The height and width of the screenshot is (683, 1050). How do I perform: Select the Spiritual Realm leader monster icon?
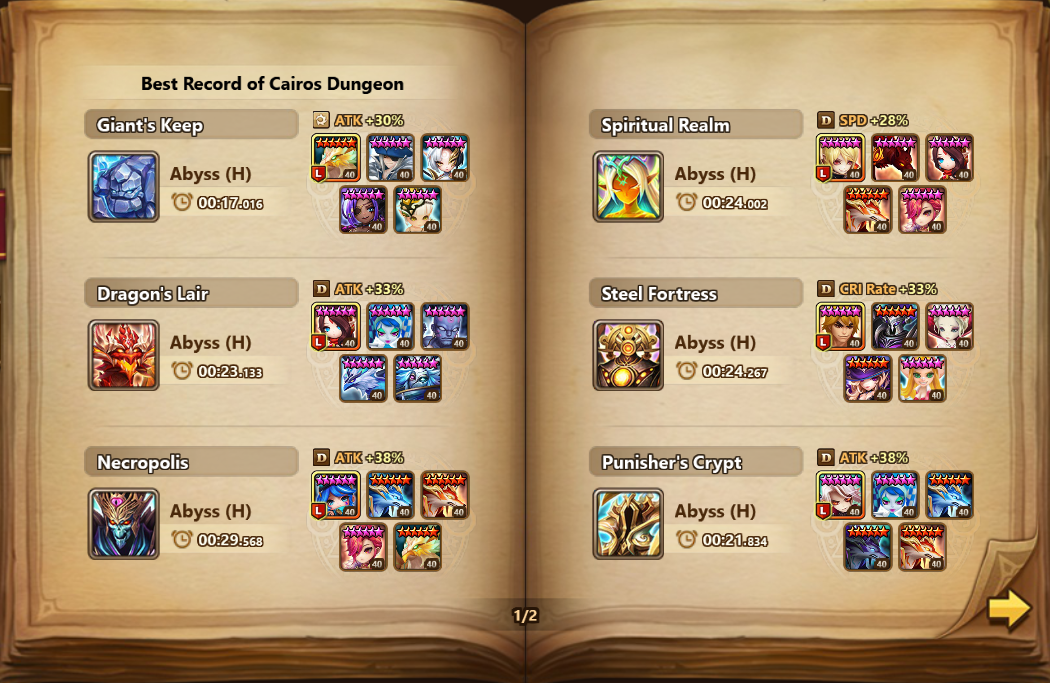point(841,158)
